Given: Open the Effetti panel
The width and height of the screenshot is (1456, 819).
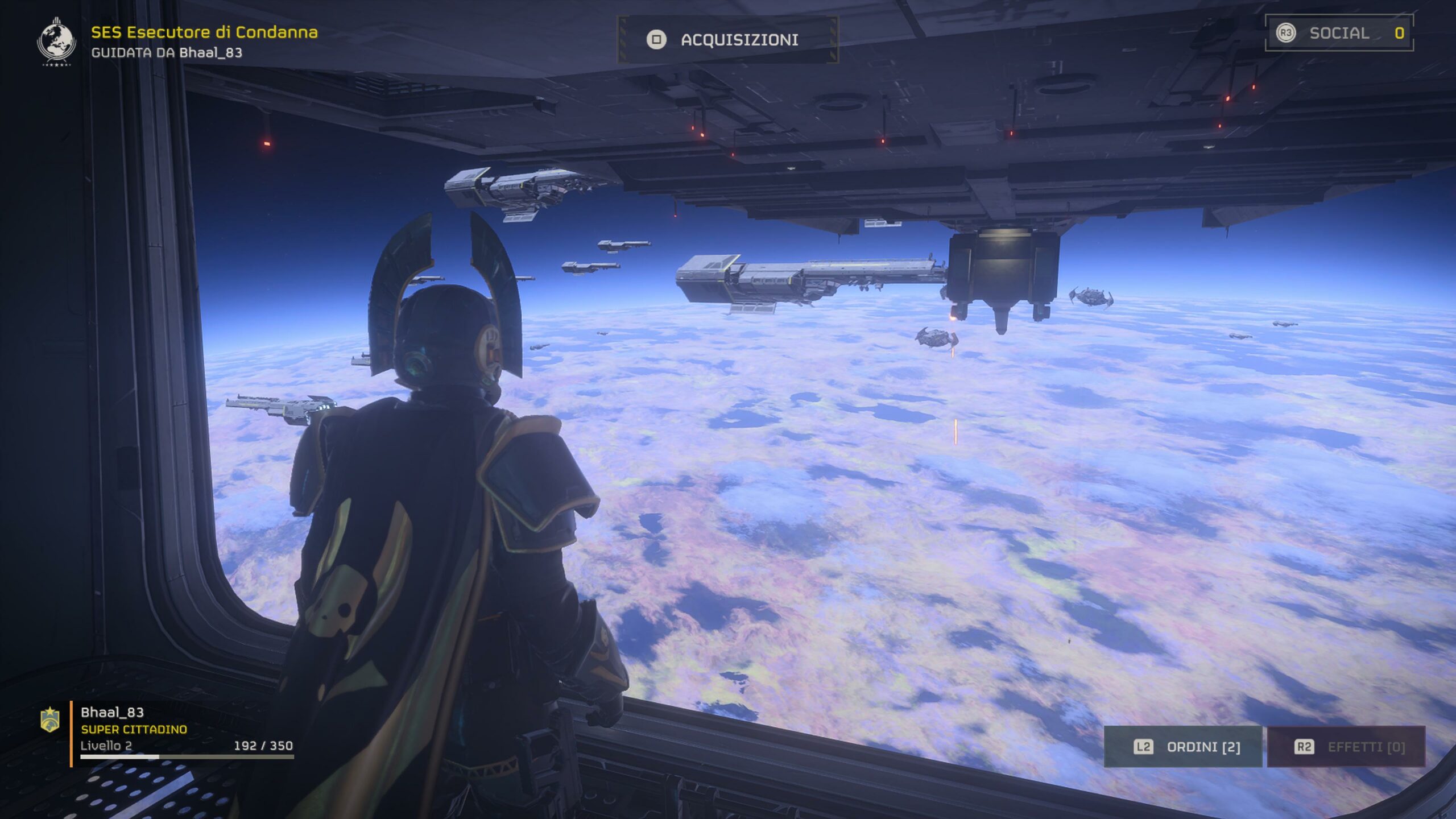Looking at the screenshot, I should (x=1346, y=747).
